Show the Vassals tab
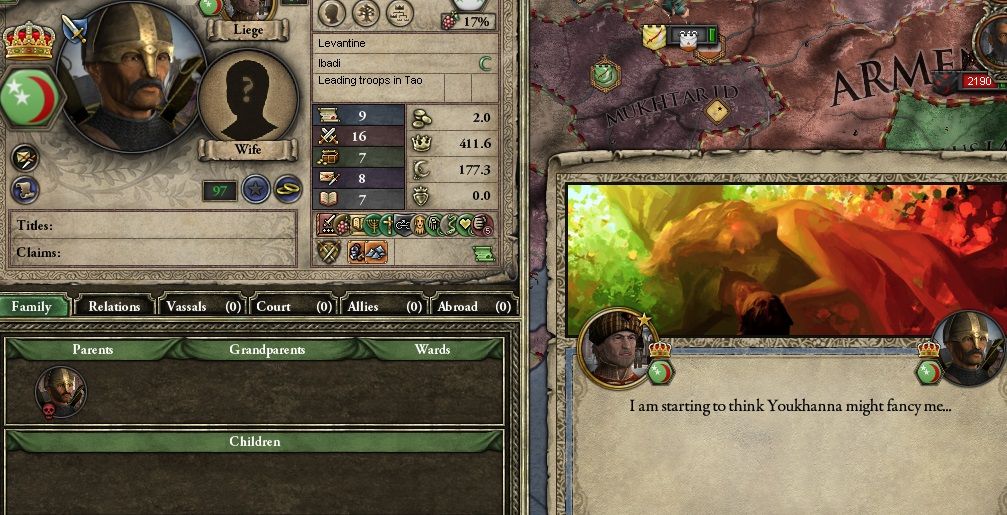1007x515 pixels. pos(202,306)
